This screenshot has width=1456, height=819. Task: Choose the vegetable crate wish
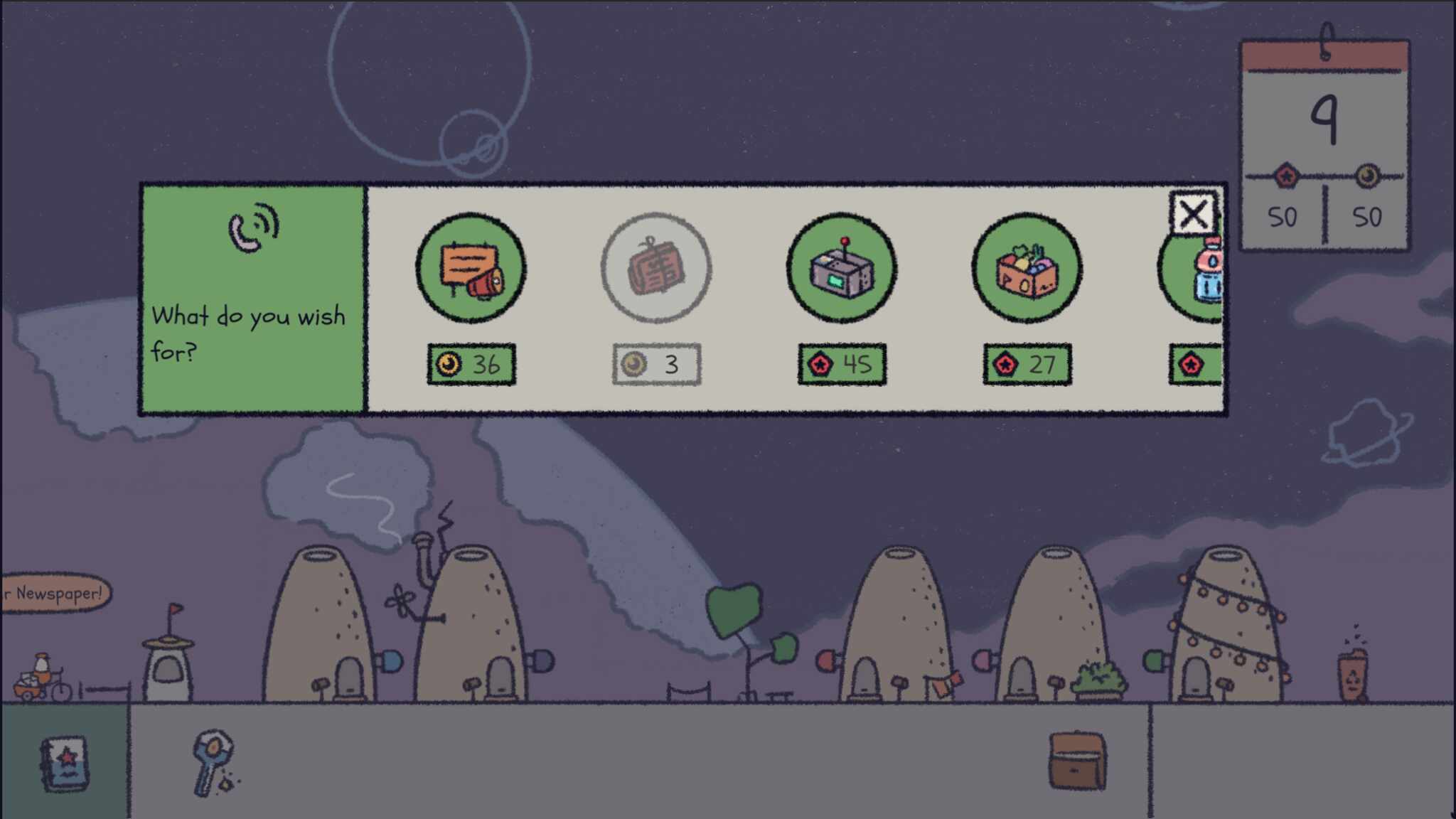pyautogui.click(x=1027, y=268)
